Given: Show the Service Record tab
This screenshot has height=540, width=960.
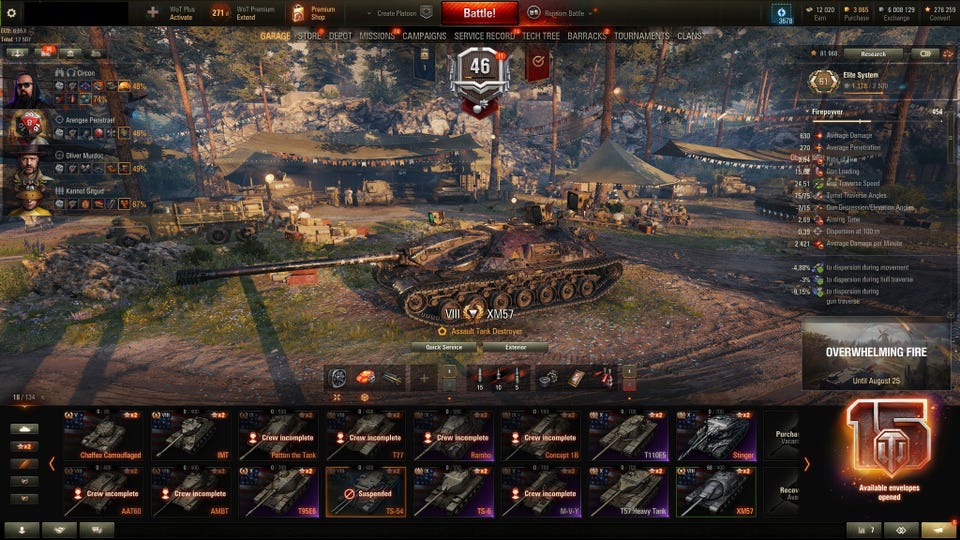Looking at the screenshot, I should [485, 36].
